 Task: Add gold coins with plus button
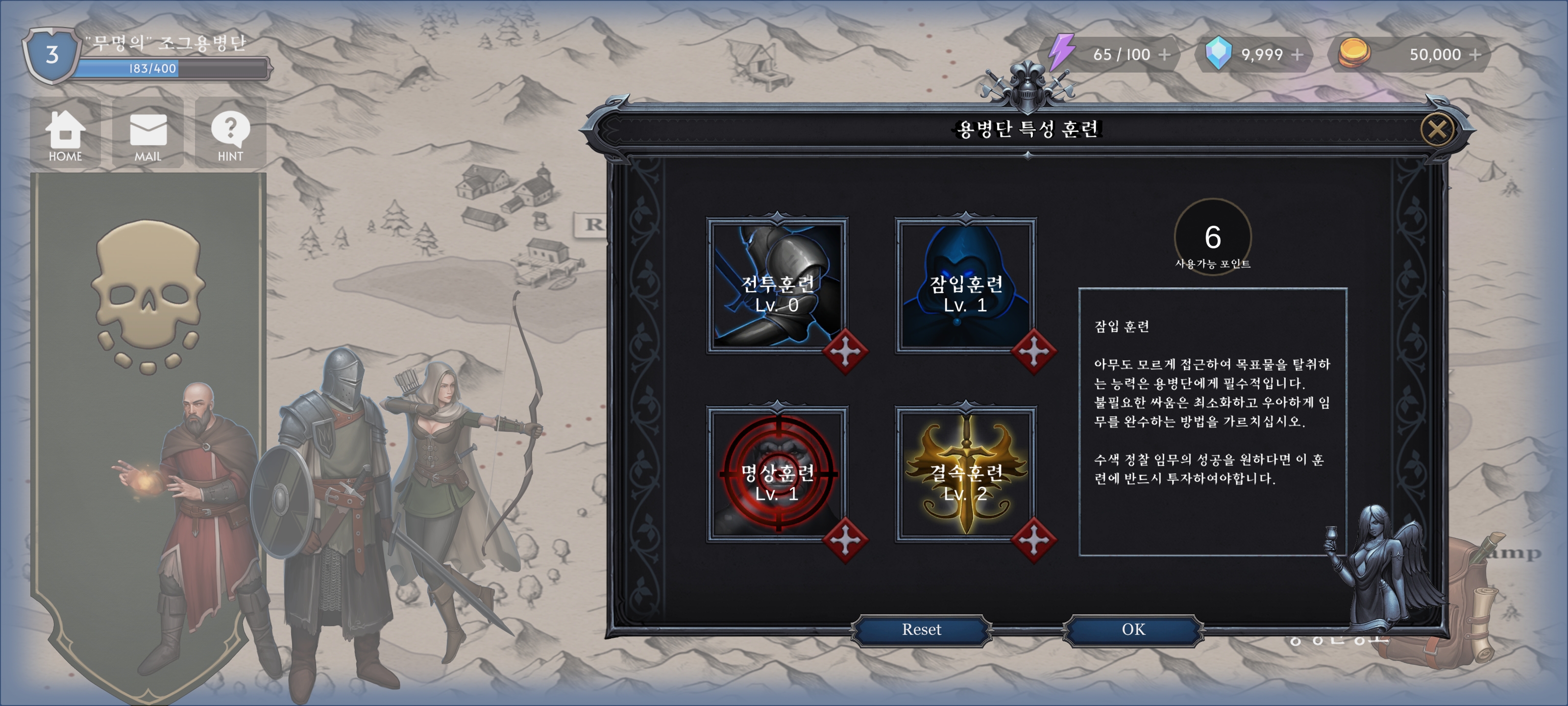(1475, 55)
